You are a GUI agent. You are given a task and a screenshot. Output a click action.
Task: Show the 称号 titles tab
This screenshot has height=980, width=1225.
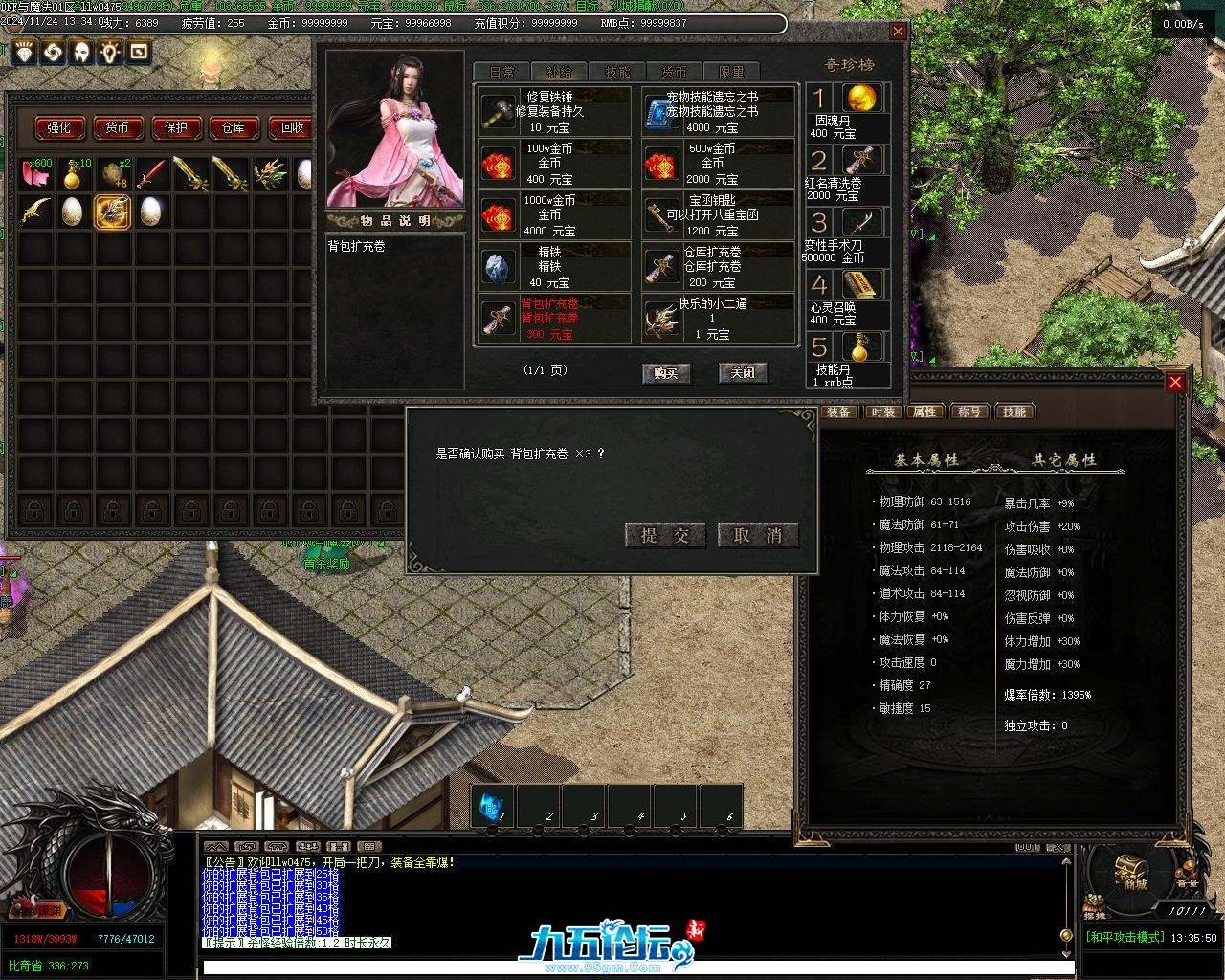click(x=969, y=412)
